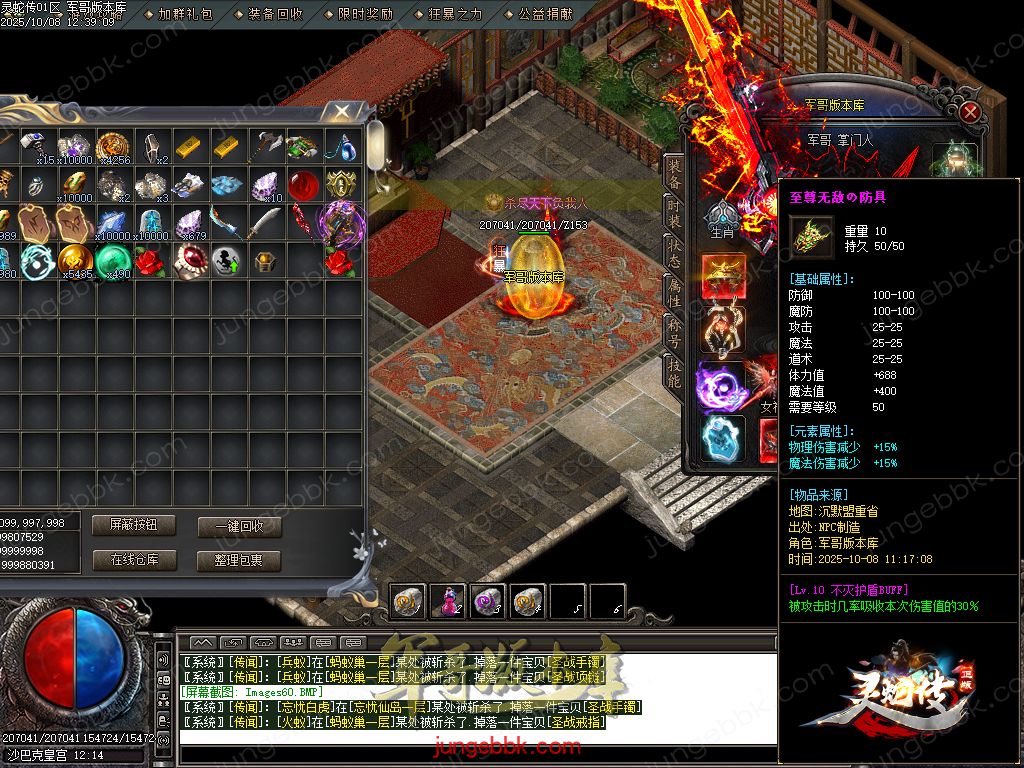This screenshot has width=1024, height=768.
Task: Switch to the 属性 attributes tab
Action: (675, 291)
